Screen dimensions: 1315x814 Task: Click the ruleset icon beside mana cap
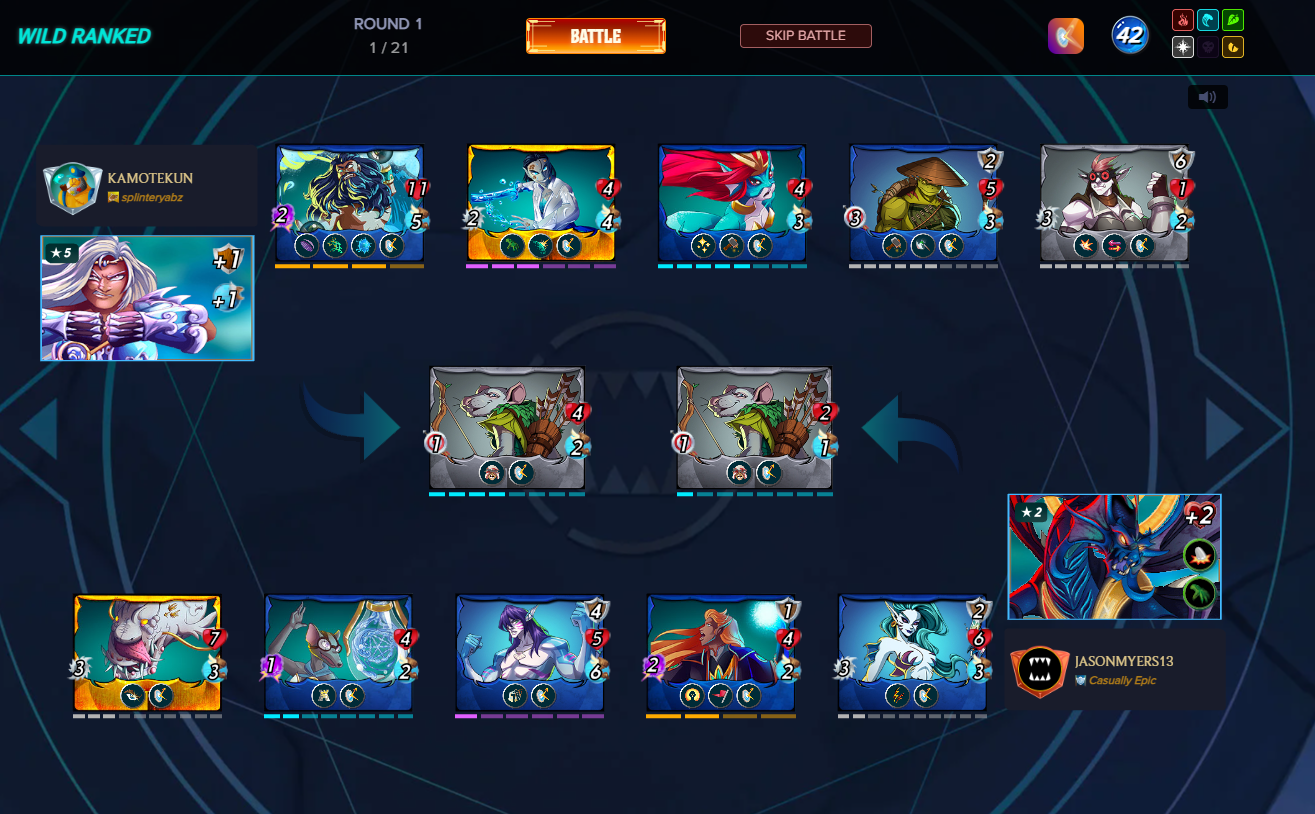point(1065,36)
